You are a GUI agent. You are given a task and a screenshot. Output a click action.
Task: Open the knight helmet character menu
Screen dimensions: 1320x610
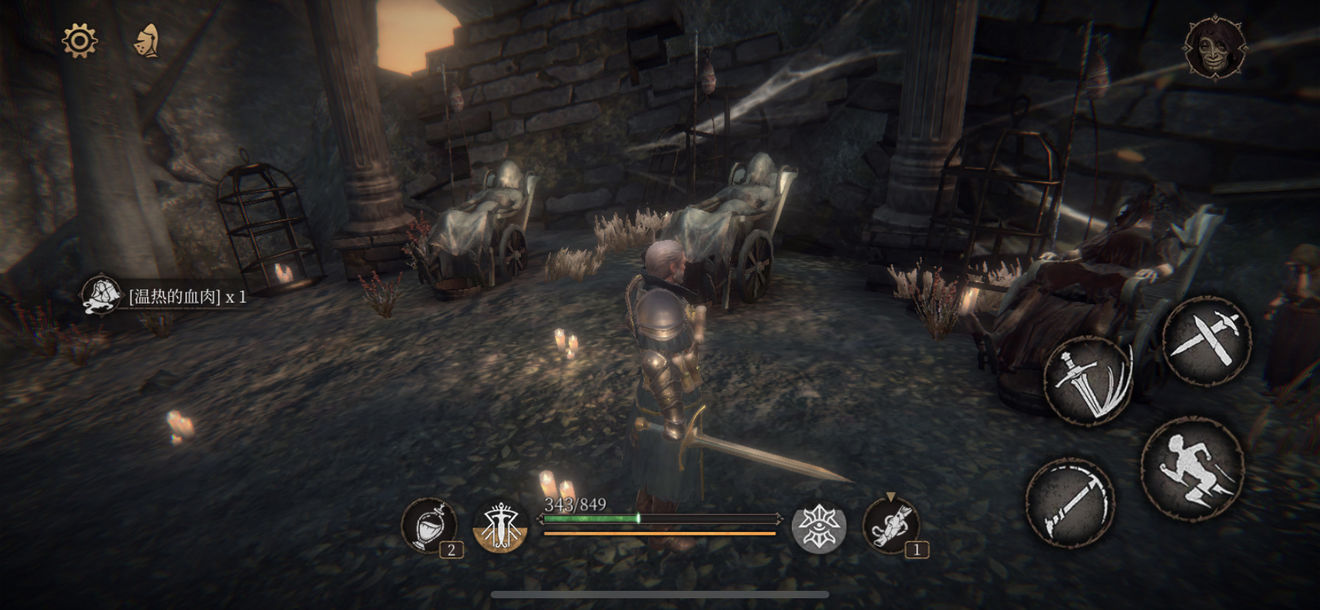[x=147, y=40]
